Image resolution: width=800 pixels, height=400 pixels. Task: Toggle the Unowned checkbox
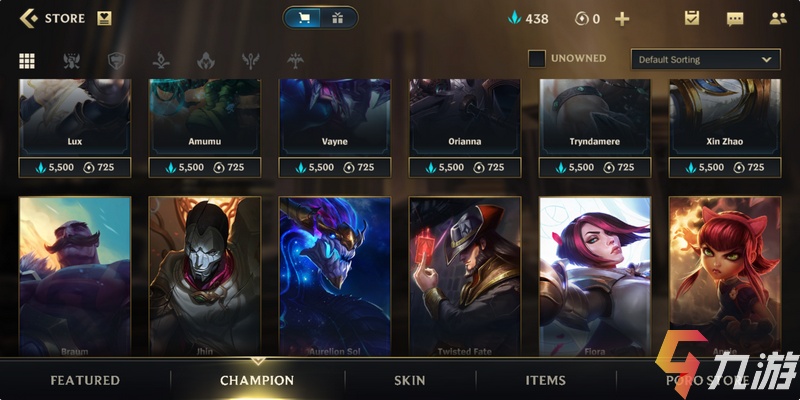click(x=537, y=59)
